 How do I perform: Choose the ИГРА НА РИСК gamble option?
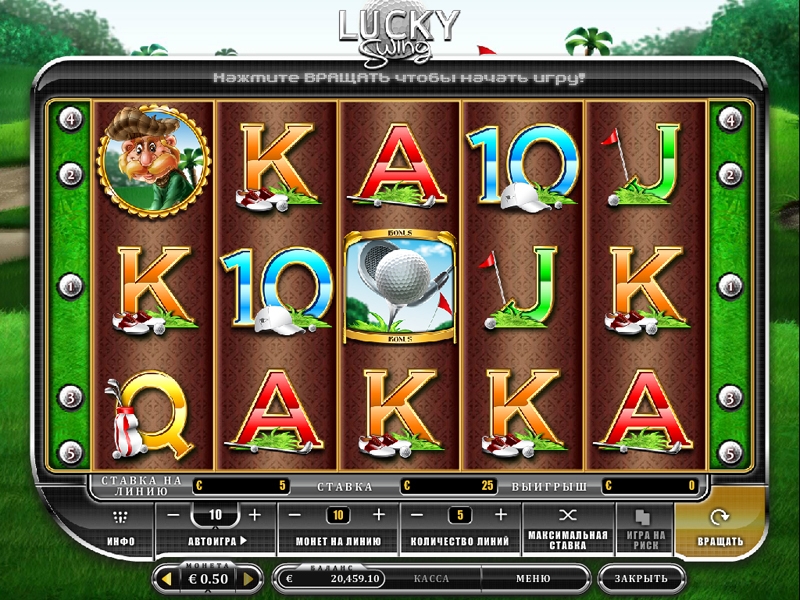[x=643, y=527]
